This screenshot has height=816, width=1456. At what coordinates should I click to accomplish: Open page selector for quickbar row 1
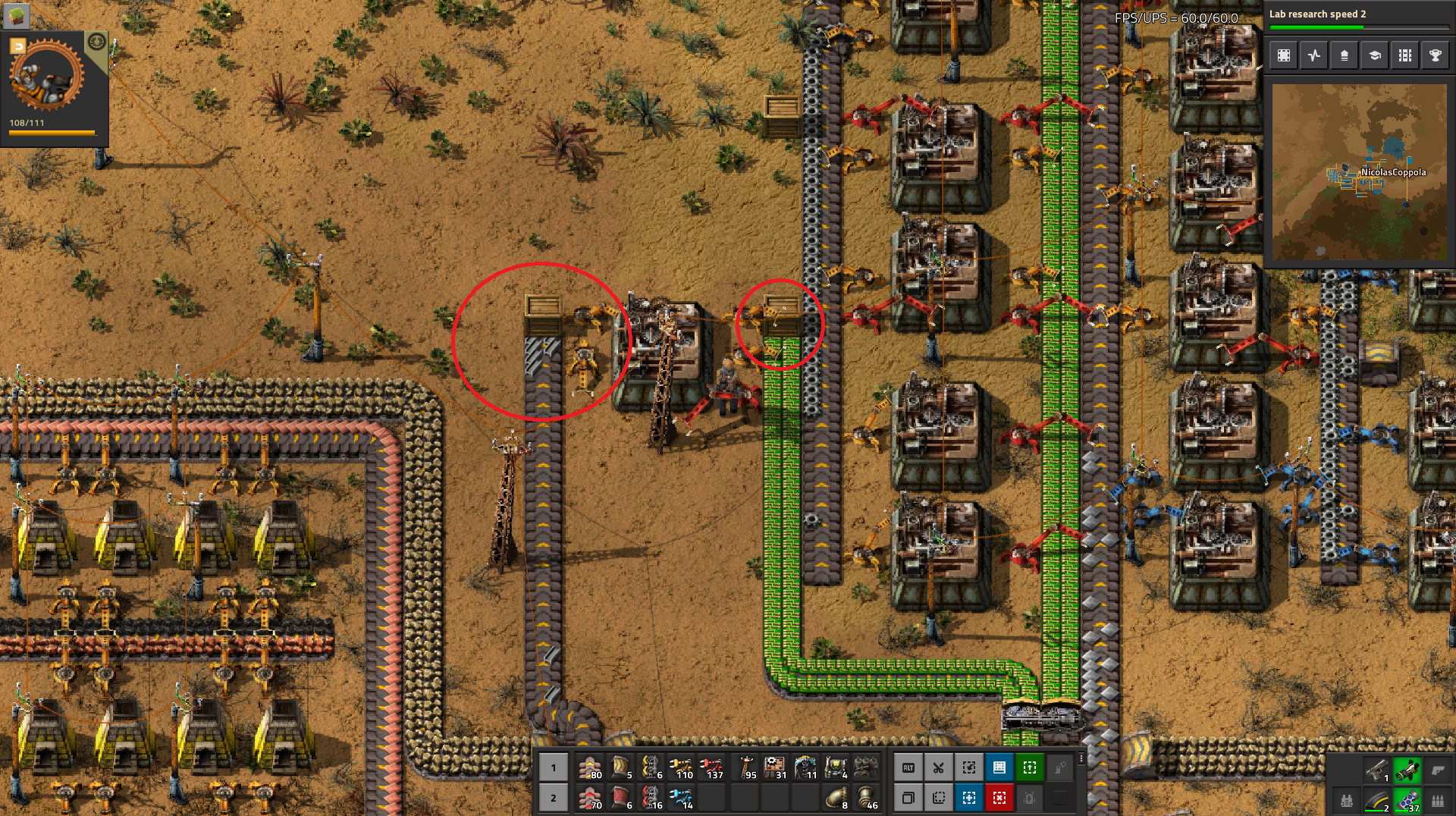tap(554, 768)
